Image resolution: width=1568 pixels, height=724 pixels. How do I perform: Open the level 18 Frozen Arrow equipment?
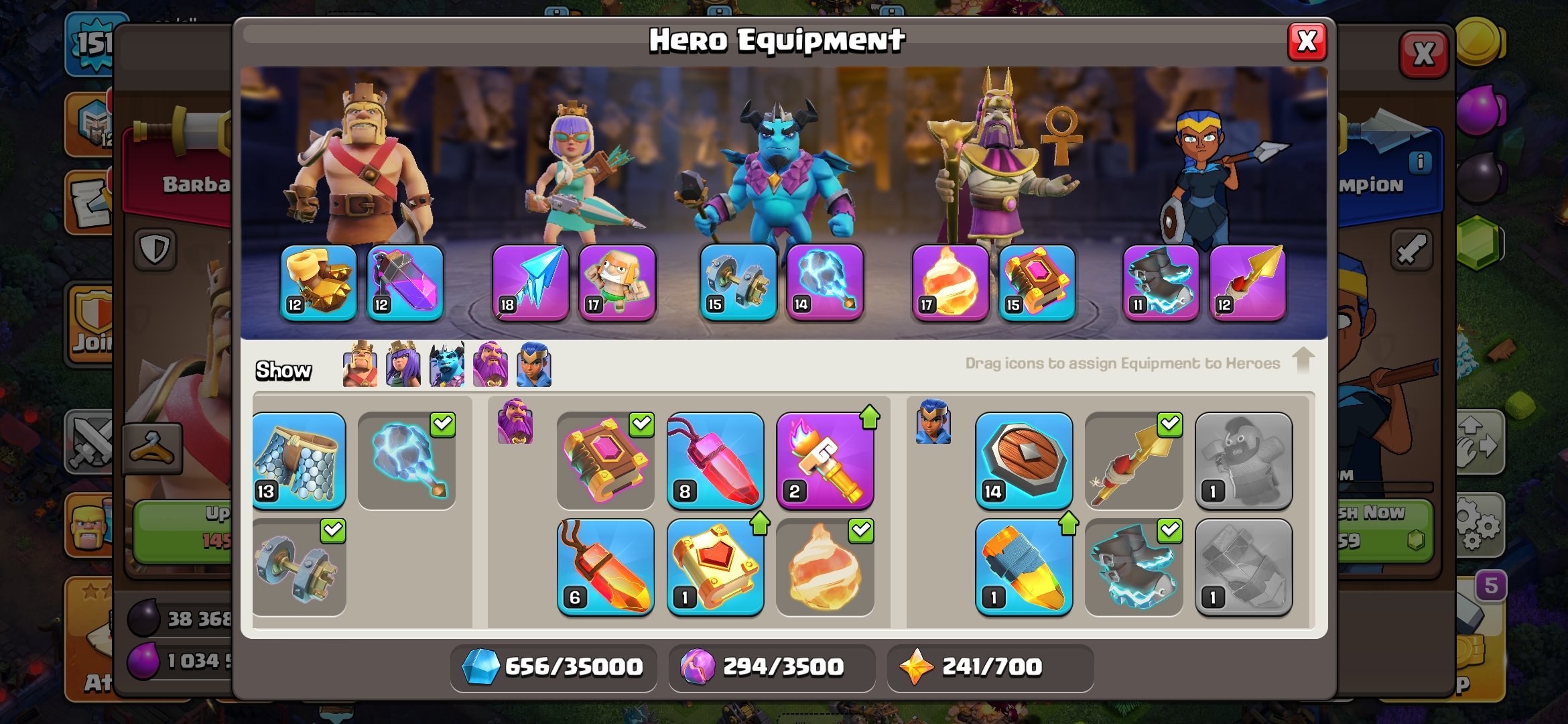(x=529, y=284)
